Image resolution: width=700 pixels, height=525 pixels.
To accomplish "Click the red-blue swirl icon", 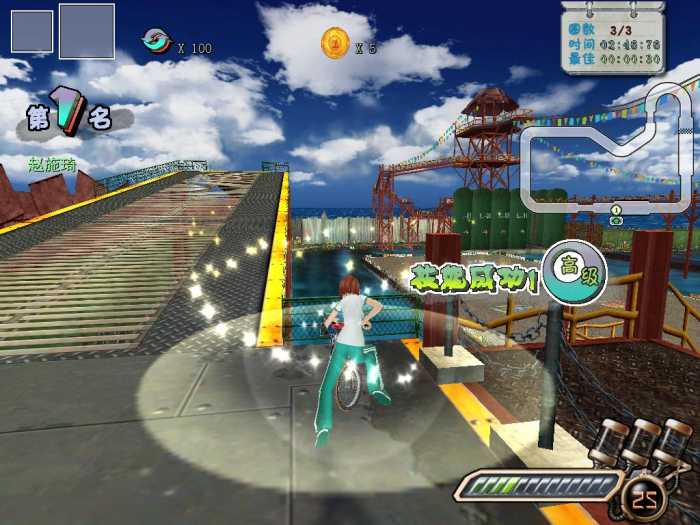I will pos(156,41).
